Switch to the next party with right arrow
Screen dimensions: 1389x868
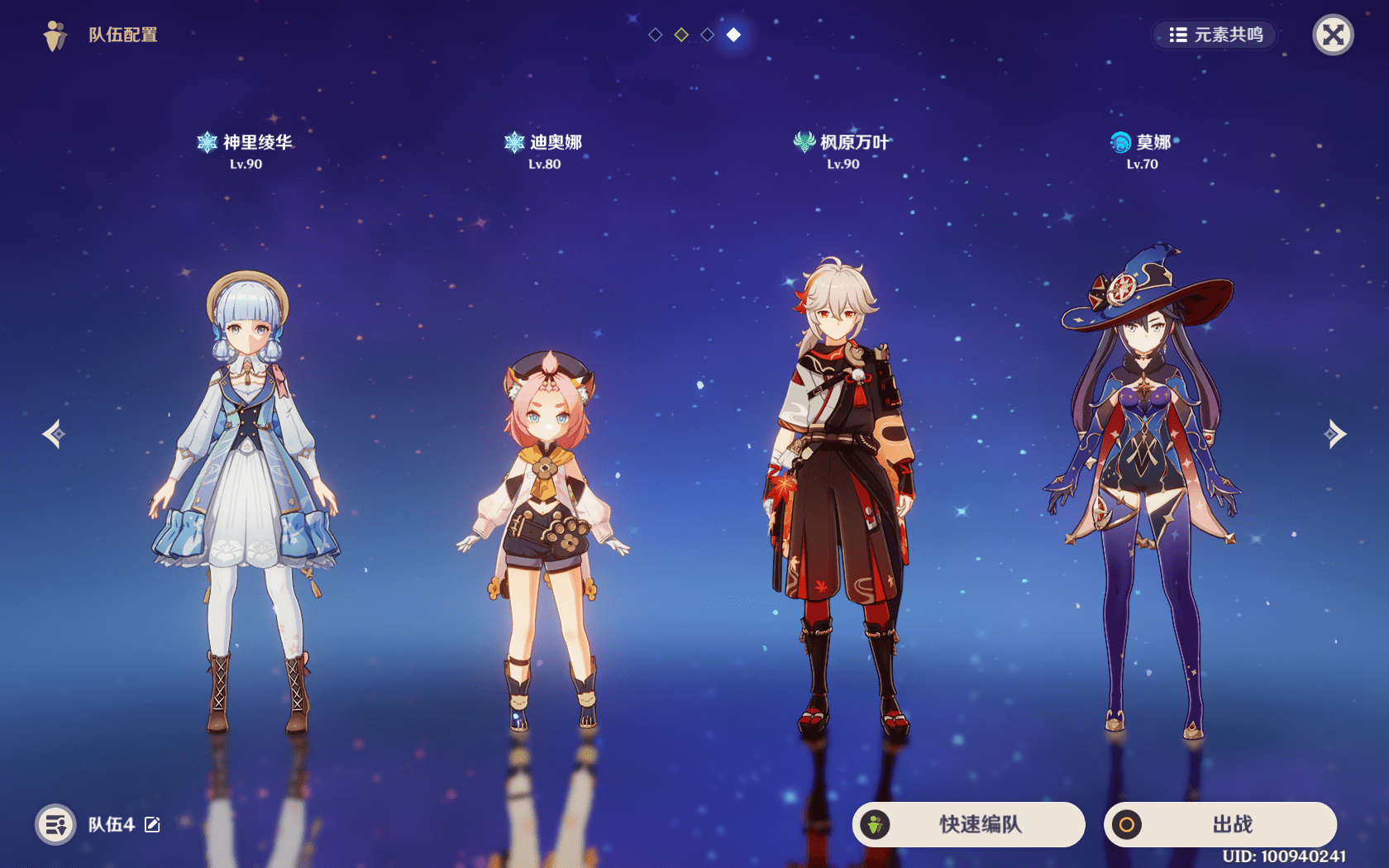point(1334,434)
